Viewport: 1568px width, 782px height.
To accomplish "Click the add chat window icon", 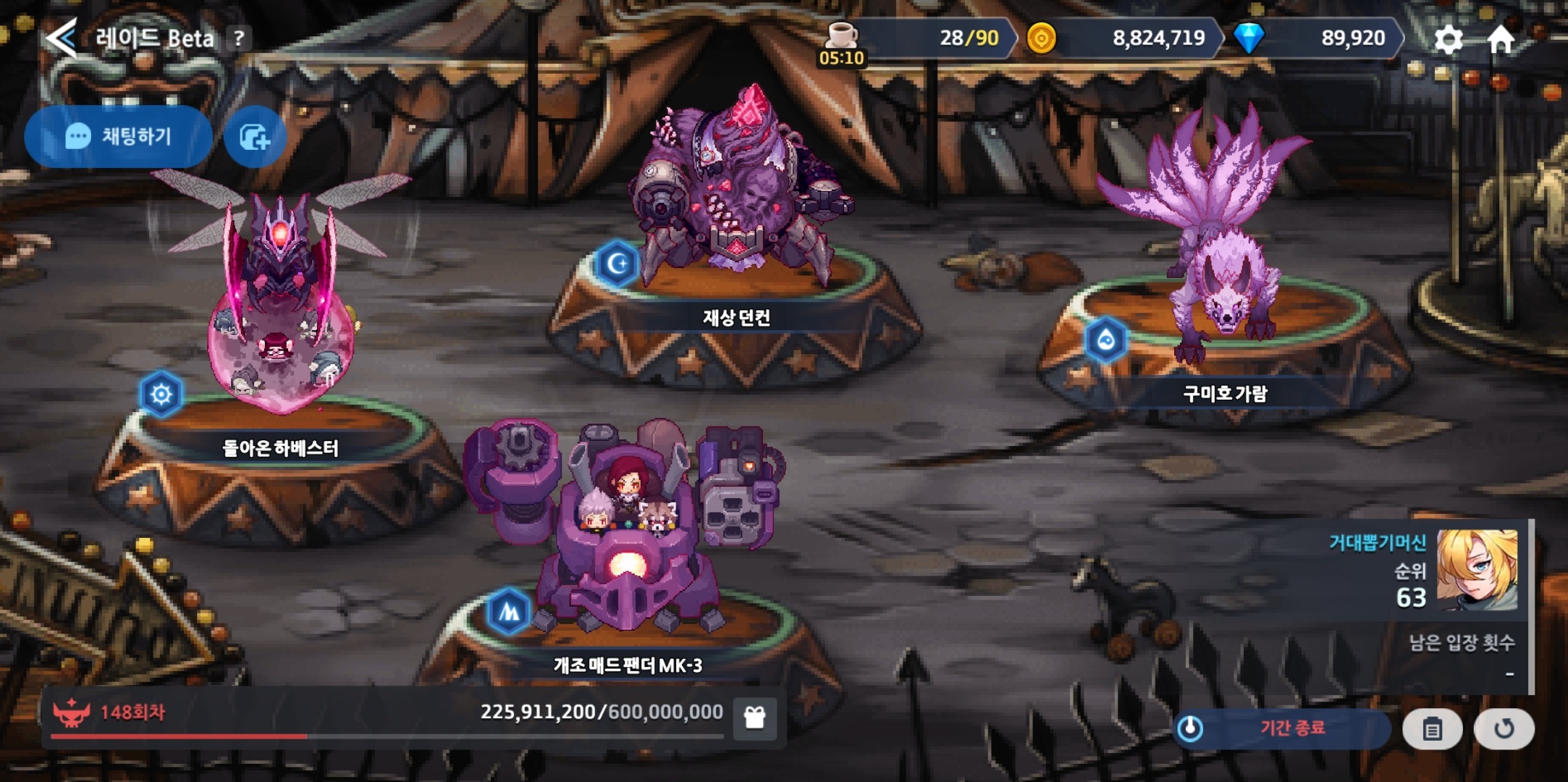I will pos(255,137).
